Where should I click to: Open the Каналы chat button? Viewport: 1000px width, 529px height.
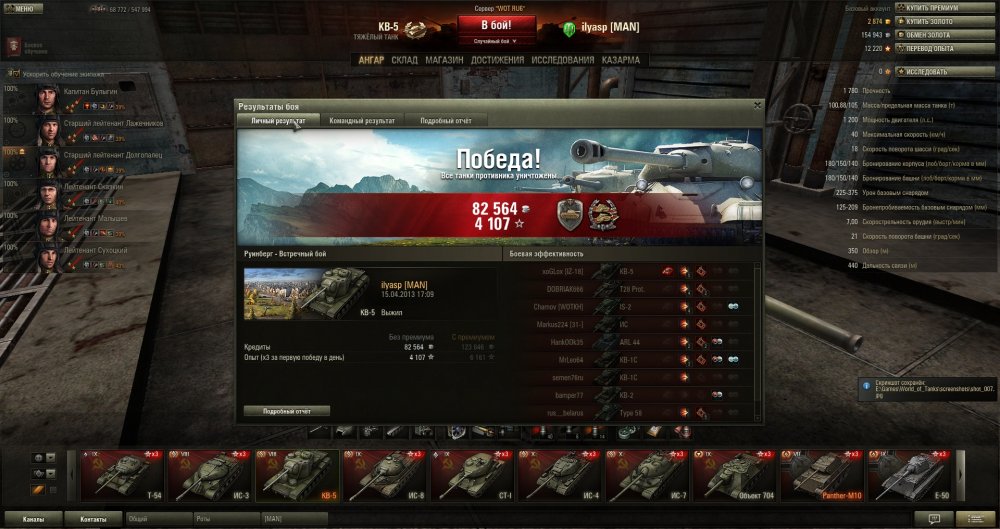coord(33,520)
